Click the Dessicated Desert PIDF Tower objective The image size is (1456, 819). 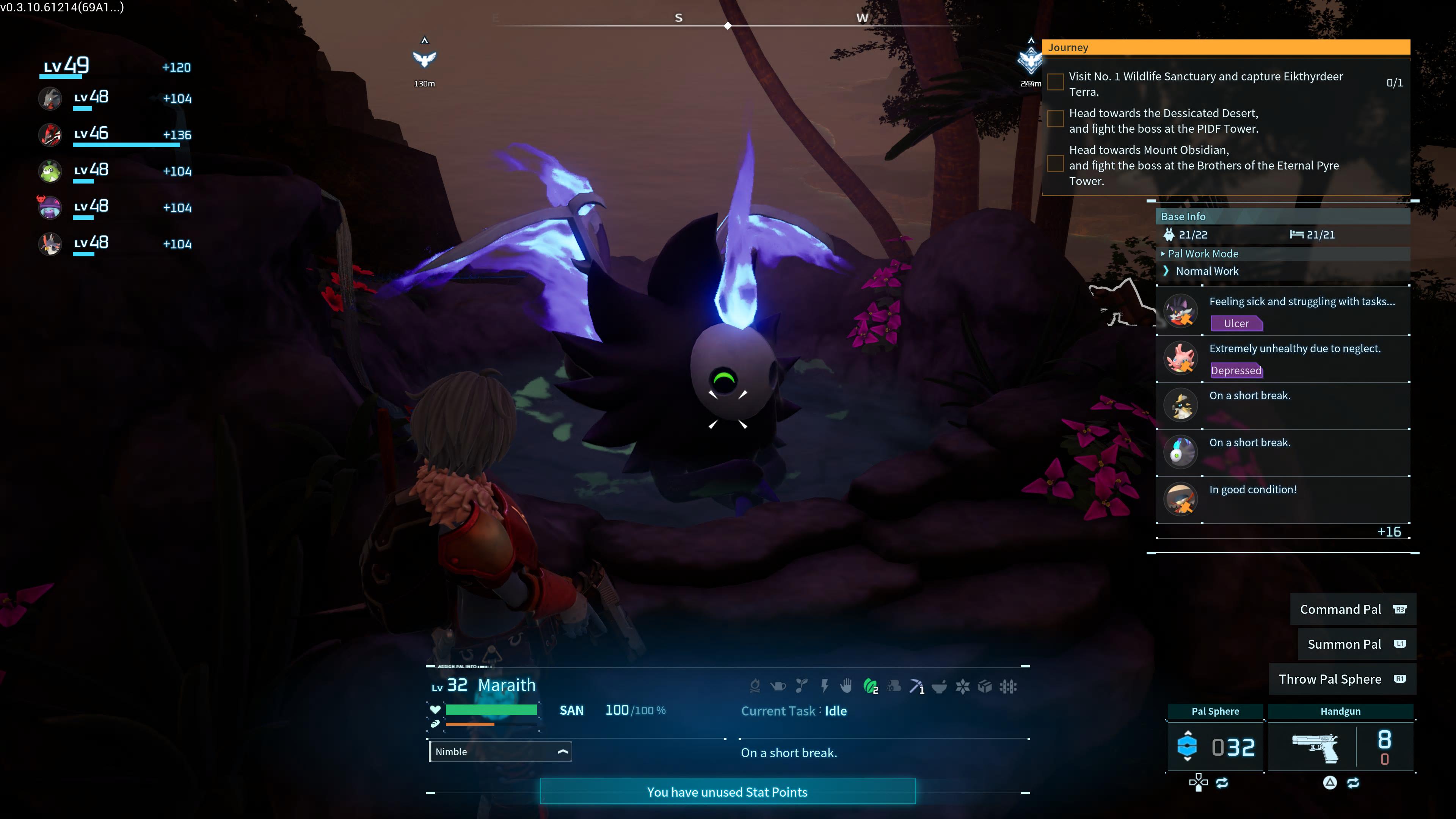click(x=1163, y=121)
